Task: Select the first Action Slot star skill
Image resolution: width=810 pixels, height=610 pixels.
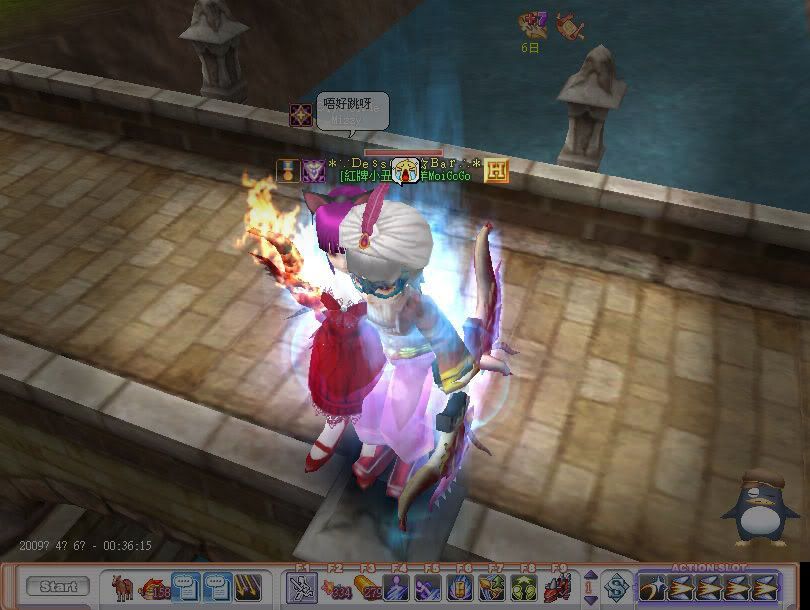Action: [x=653, y=588]
